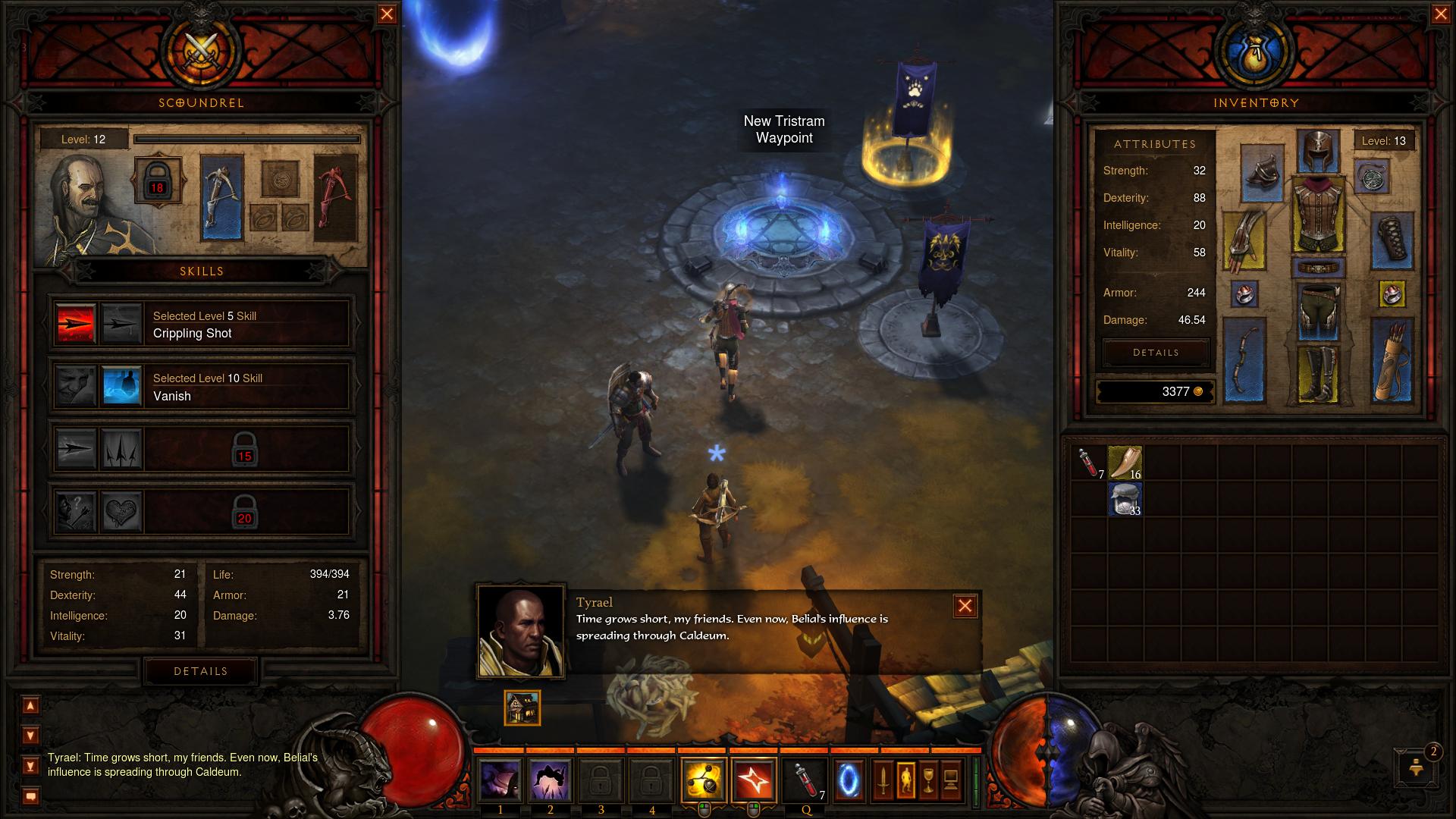Open the game menu computer icon
This screenshot has height=819, width=1456.
(951, 780)
